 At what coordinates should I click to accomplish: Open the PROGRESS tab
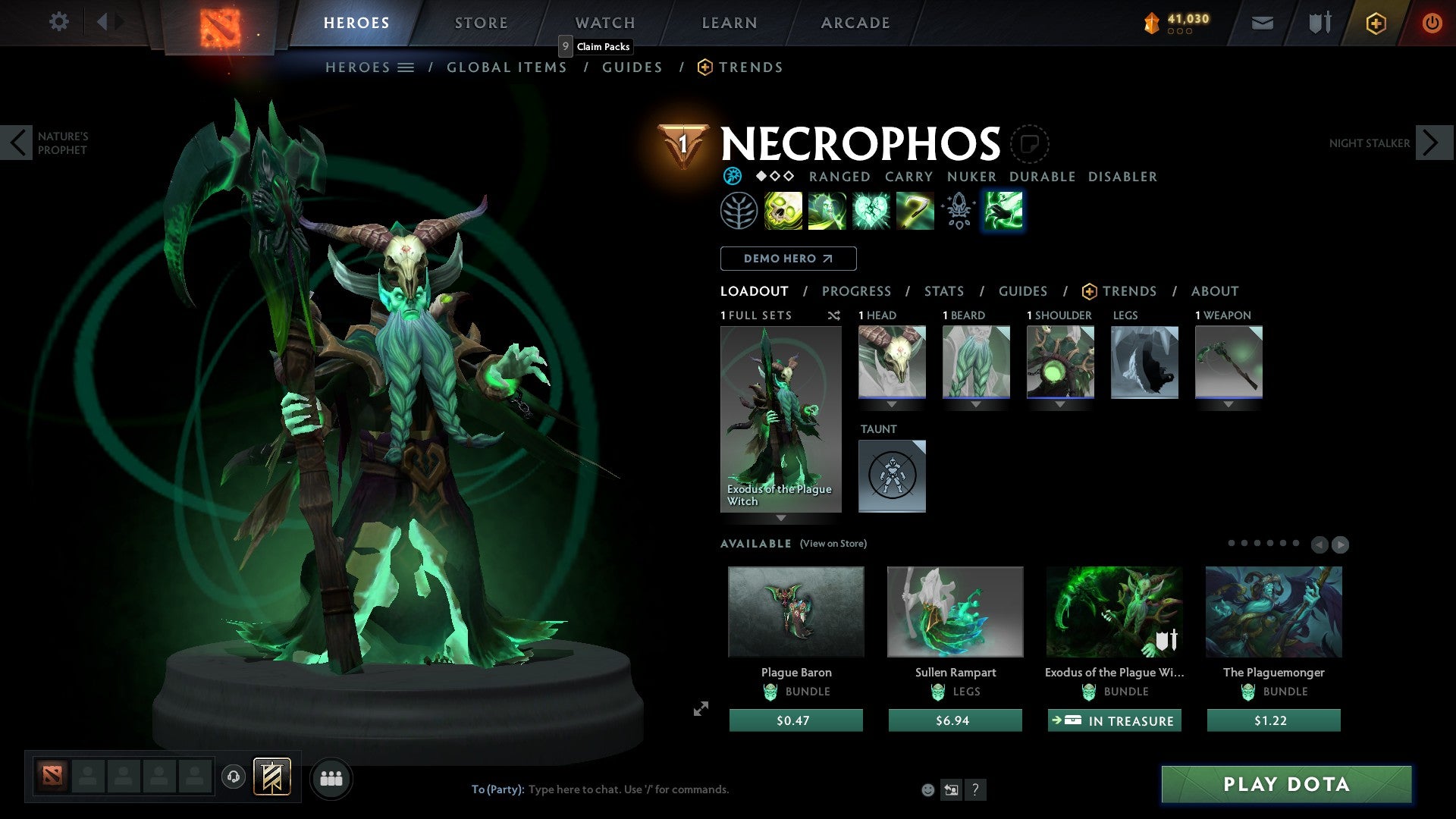click(857, 291)
